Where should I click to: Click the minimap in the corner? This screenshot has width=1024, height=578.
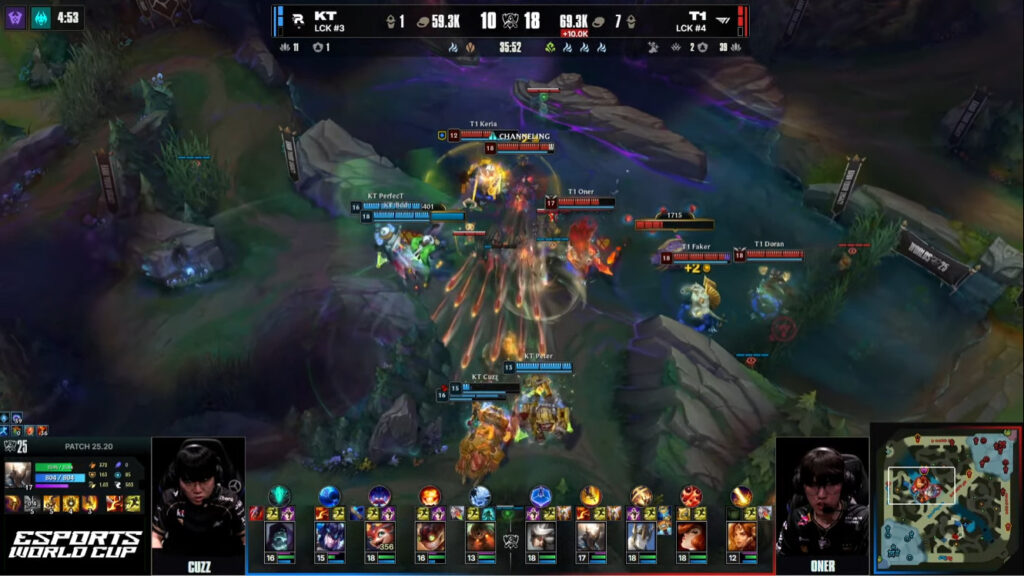[946, 500]
